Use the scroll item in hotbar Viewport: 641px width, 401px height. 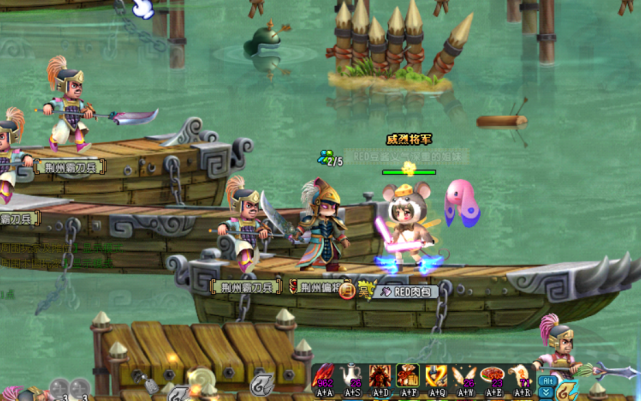pos(521,377)
